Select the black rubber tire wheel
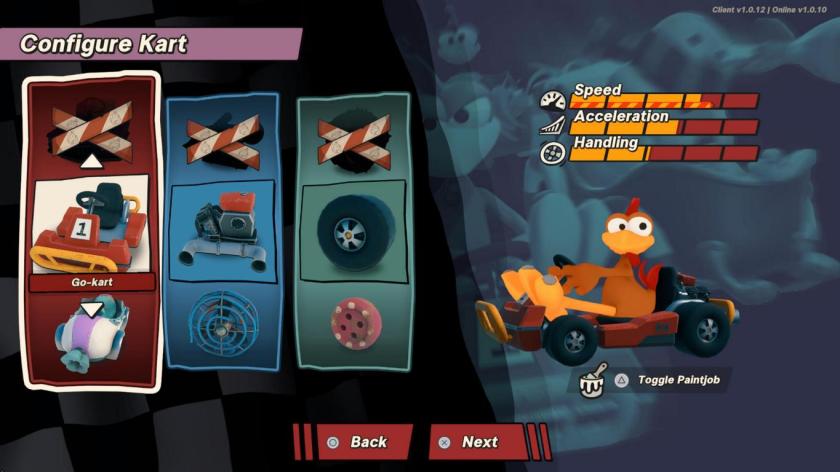The width and height of the screenshot is (840, 472). (x=354, y=228)
